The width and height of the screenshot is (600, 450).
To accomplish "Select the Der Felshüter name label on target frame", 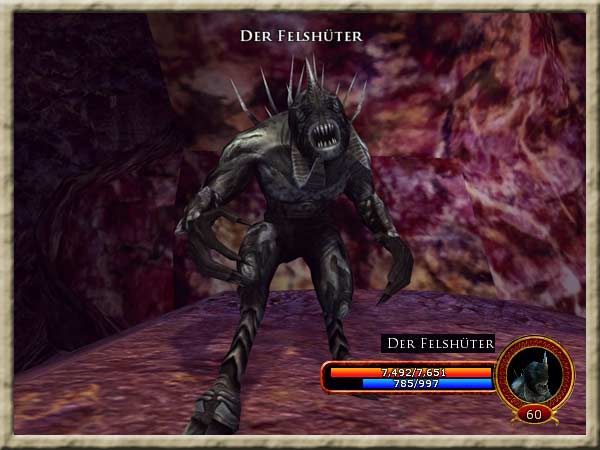I will click(x=439, y=344).
